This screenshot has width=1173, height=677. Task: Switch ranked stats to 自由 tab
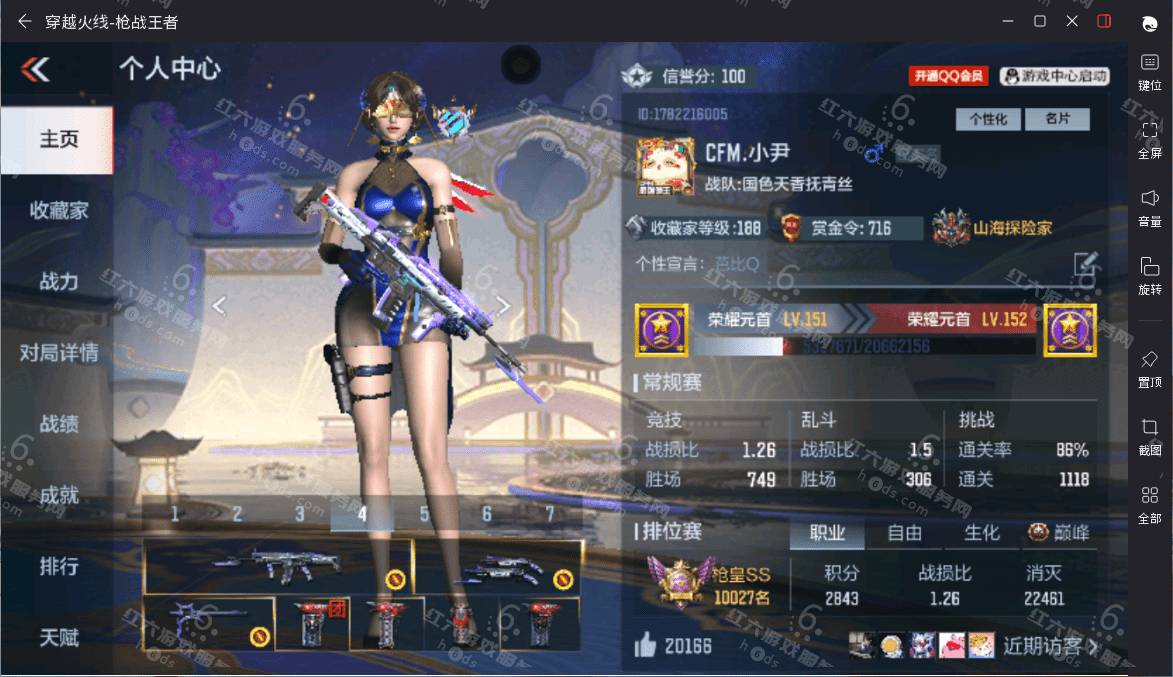905,533
